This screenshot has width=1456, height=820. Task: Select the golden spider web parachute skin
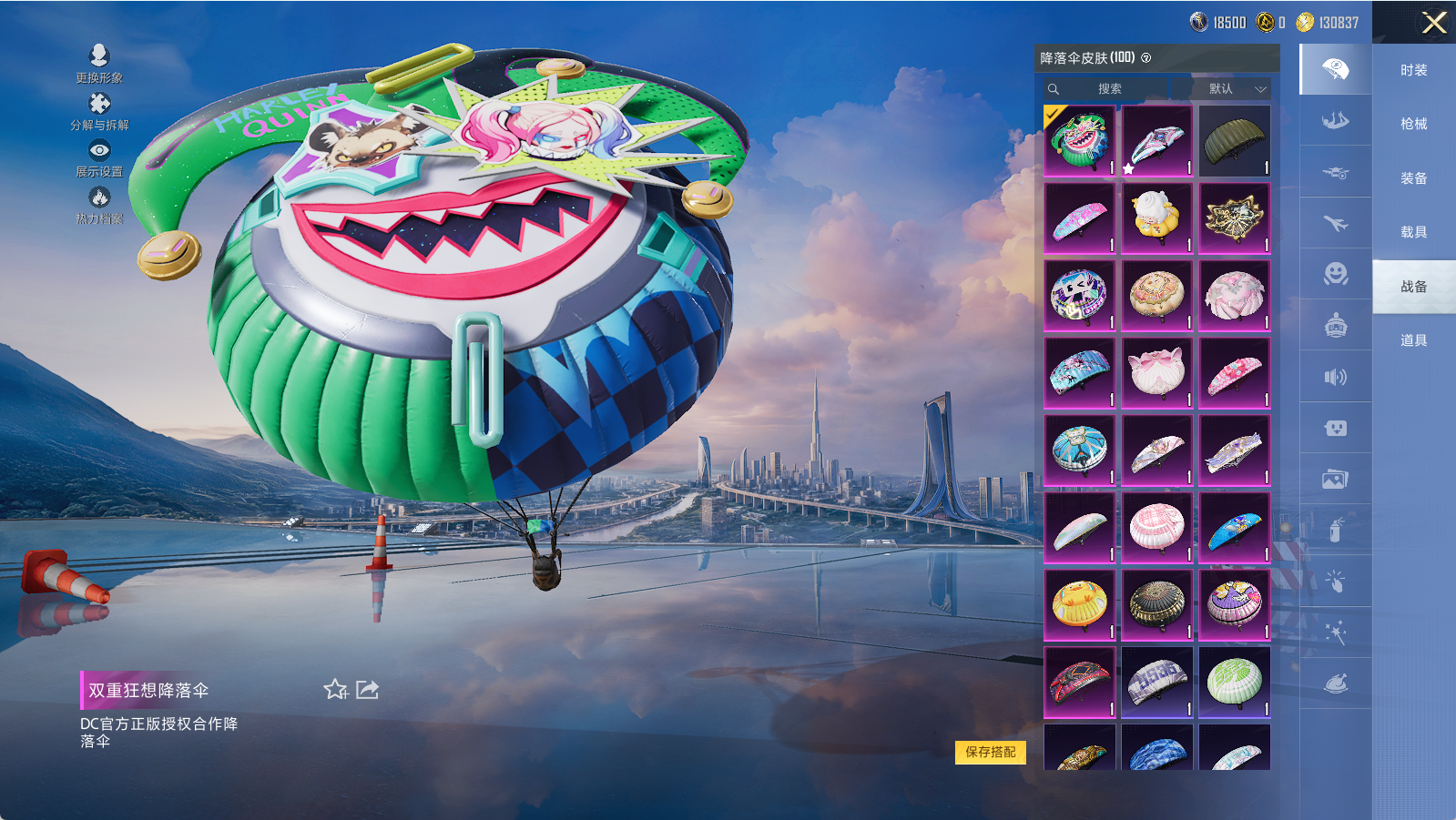(1235, 218)
